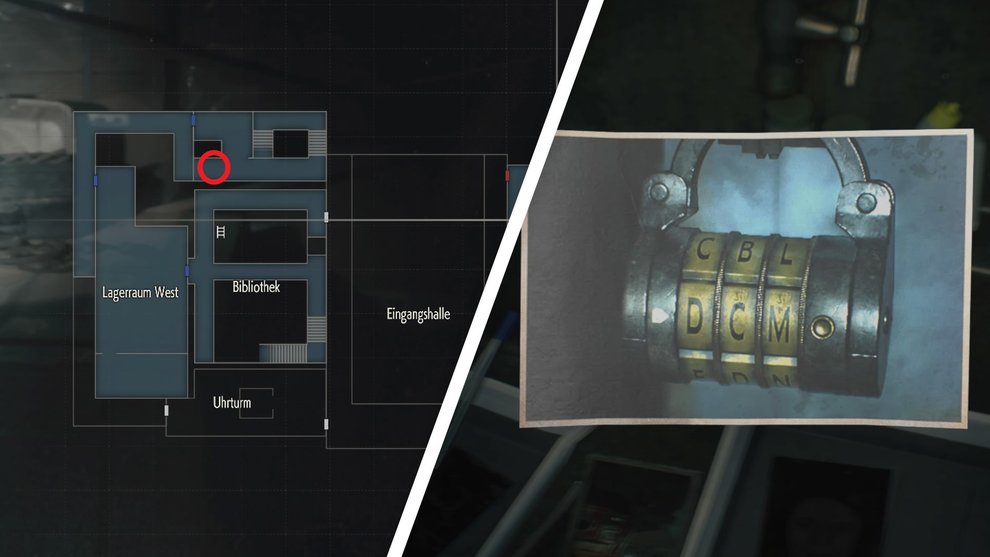Select the Bibliothek room on map
The width and height of the screenshot is (990, 557).
click(256, 287)
